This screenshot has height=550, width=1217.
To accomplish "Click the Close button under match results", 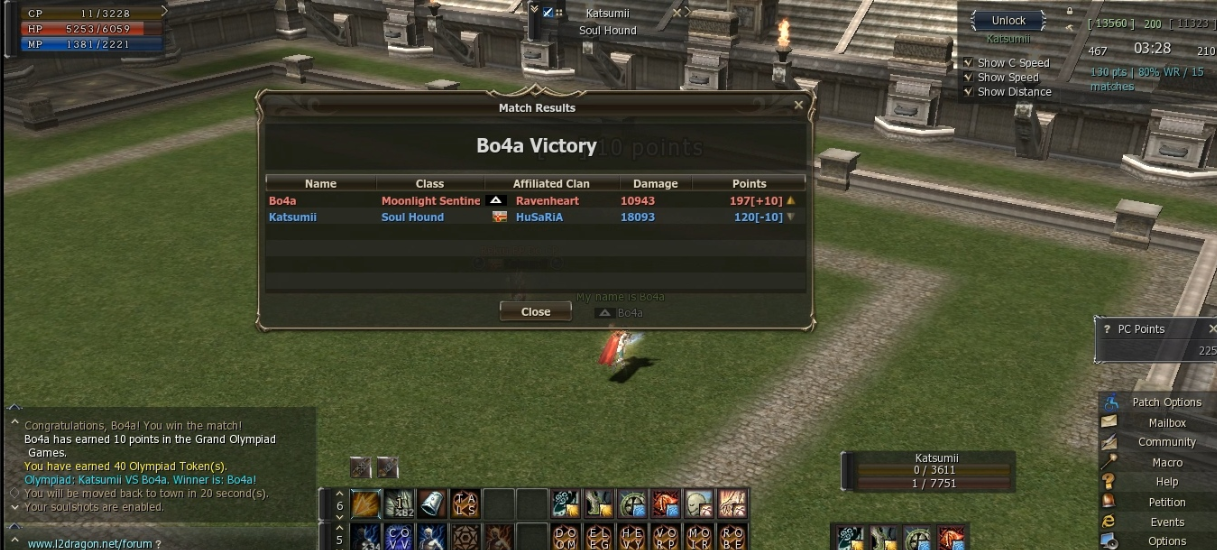I will point(536,312).
